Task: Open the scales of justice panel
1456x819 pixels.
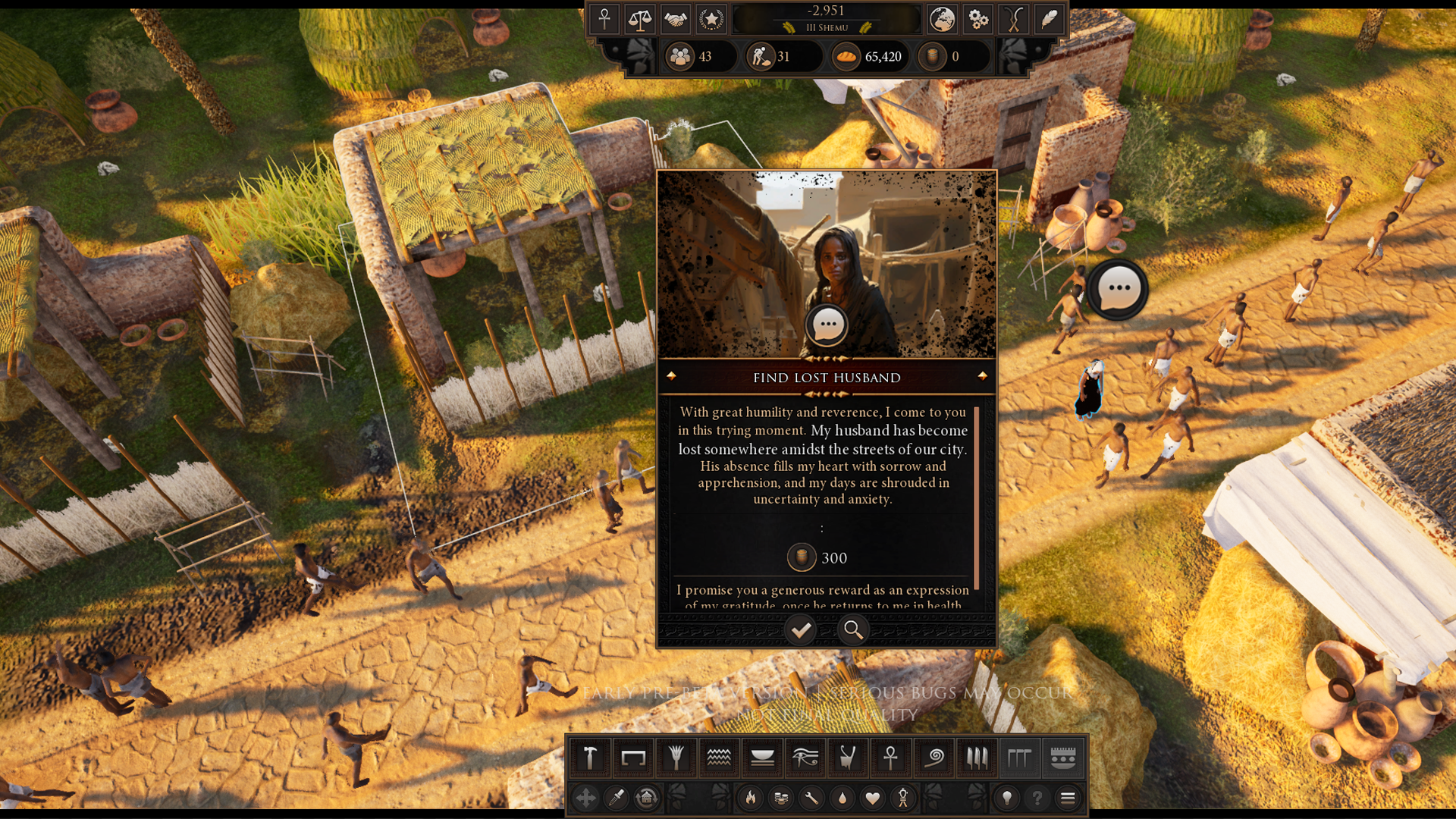Action: 639,19
